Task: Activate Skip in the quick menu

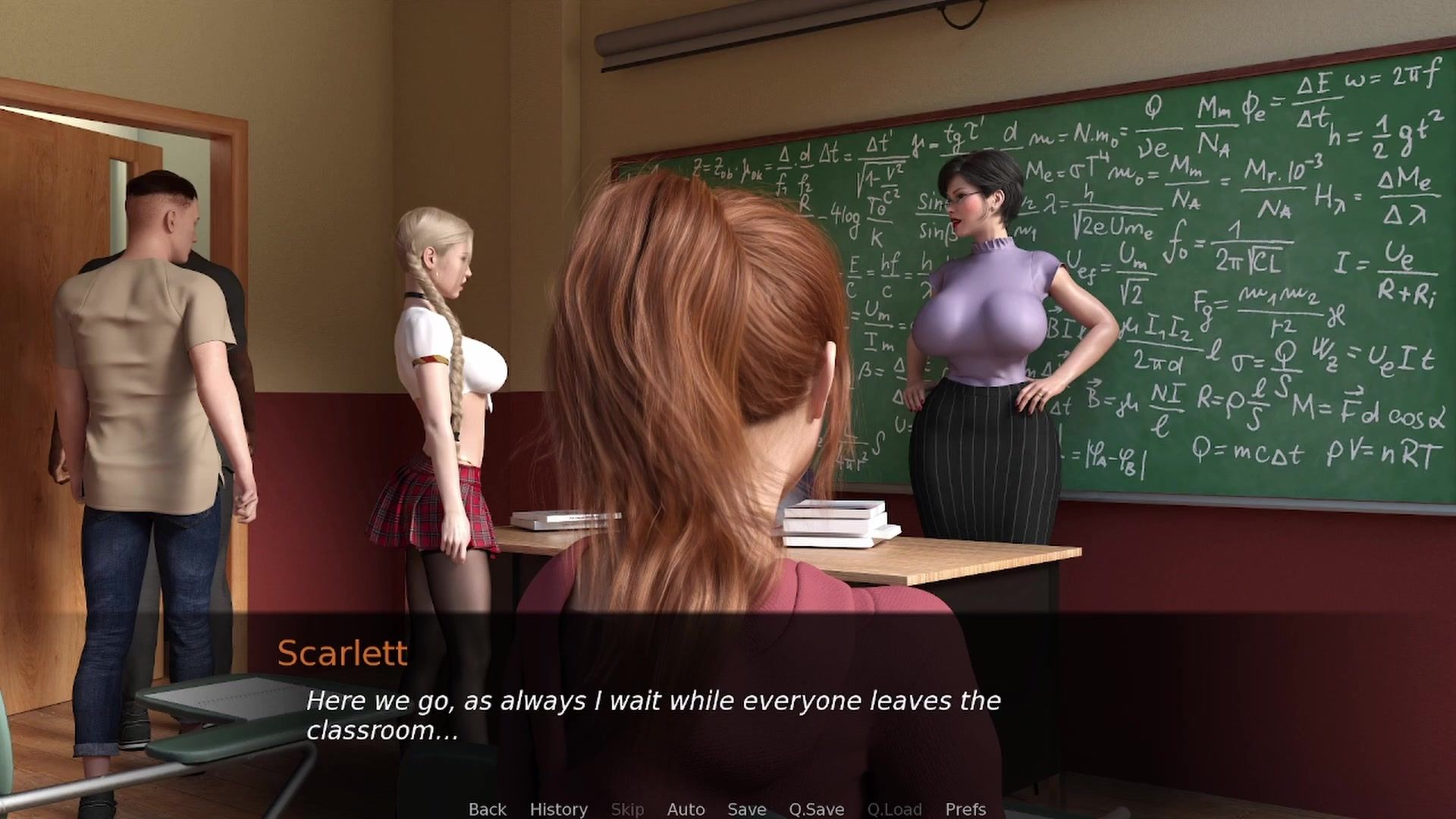Action: 627,809
